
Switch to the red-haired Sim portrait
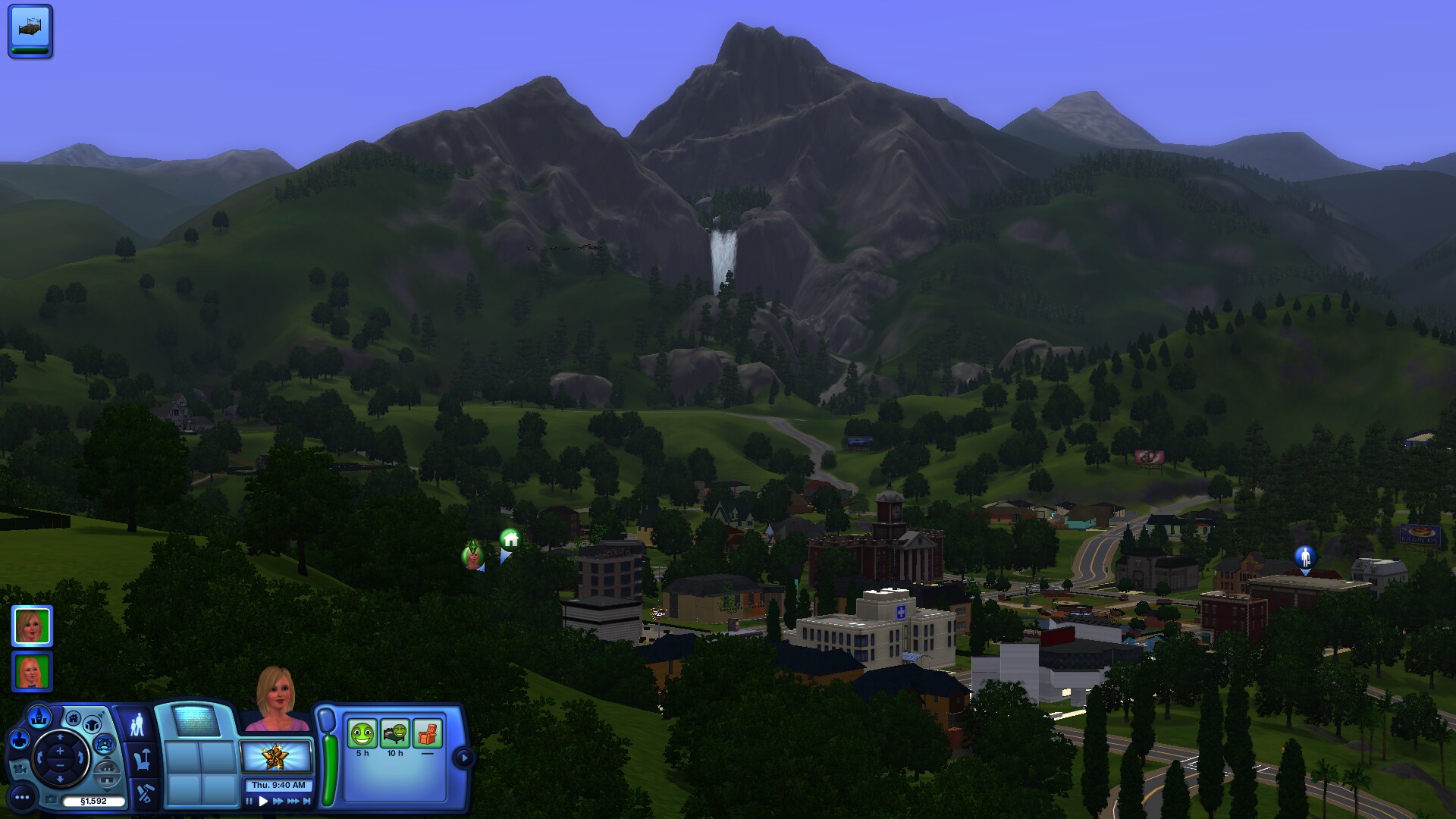coord(32,672)
